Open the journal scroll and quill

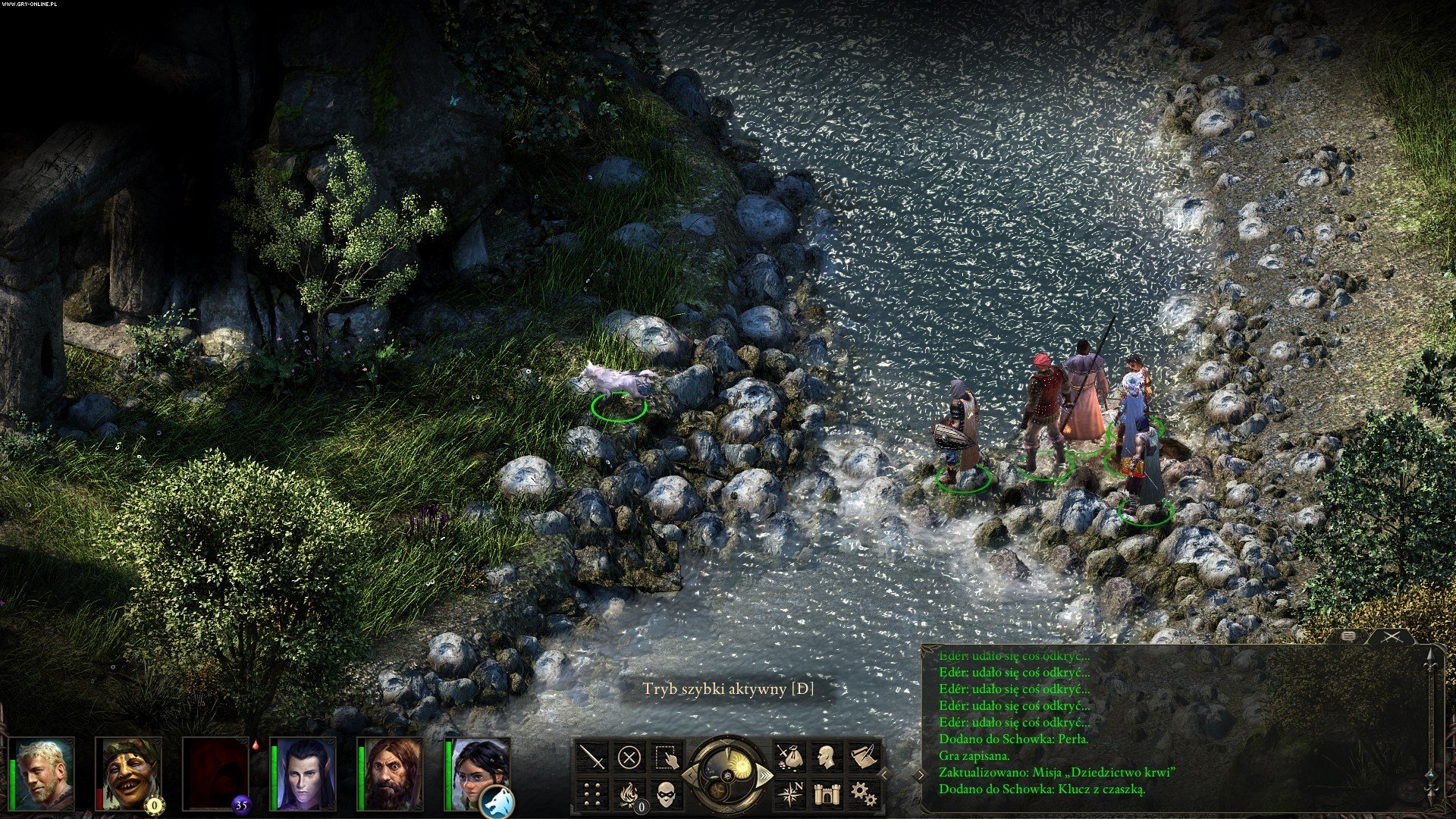863,757
